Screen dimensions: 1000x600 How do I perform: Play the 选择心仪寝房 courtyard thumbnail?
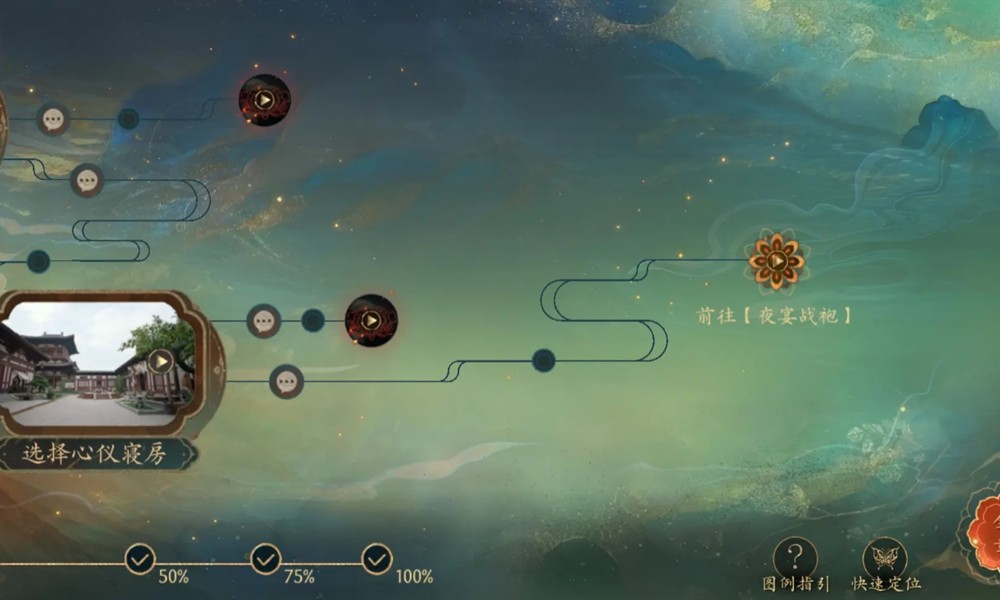pyautogui.click(x=160, y=360)
